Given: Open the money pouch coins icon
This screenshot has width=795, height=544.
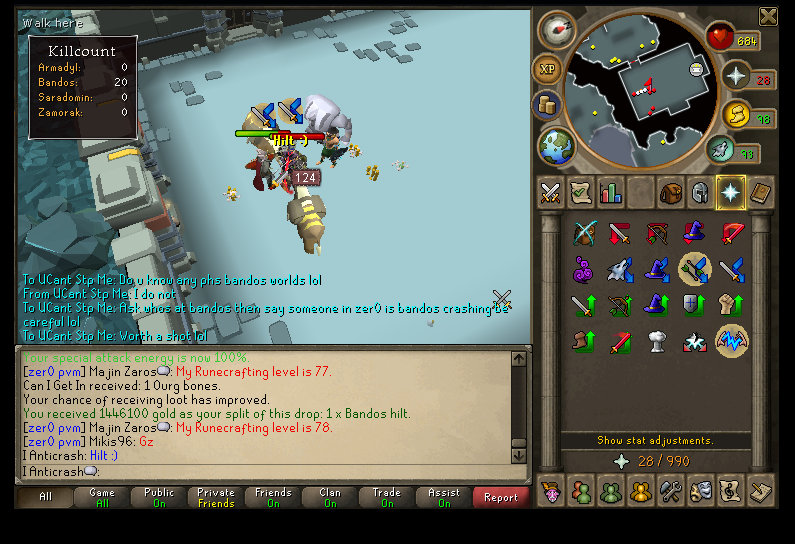Looking at the screenshot, I should pos(547,105).
